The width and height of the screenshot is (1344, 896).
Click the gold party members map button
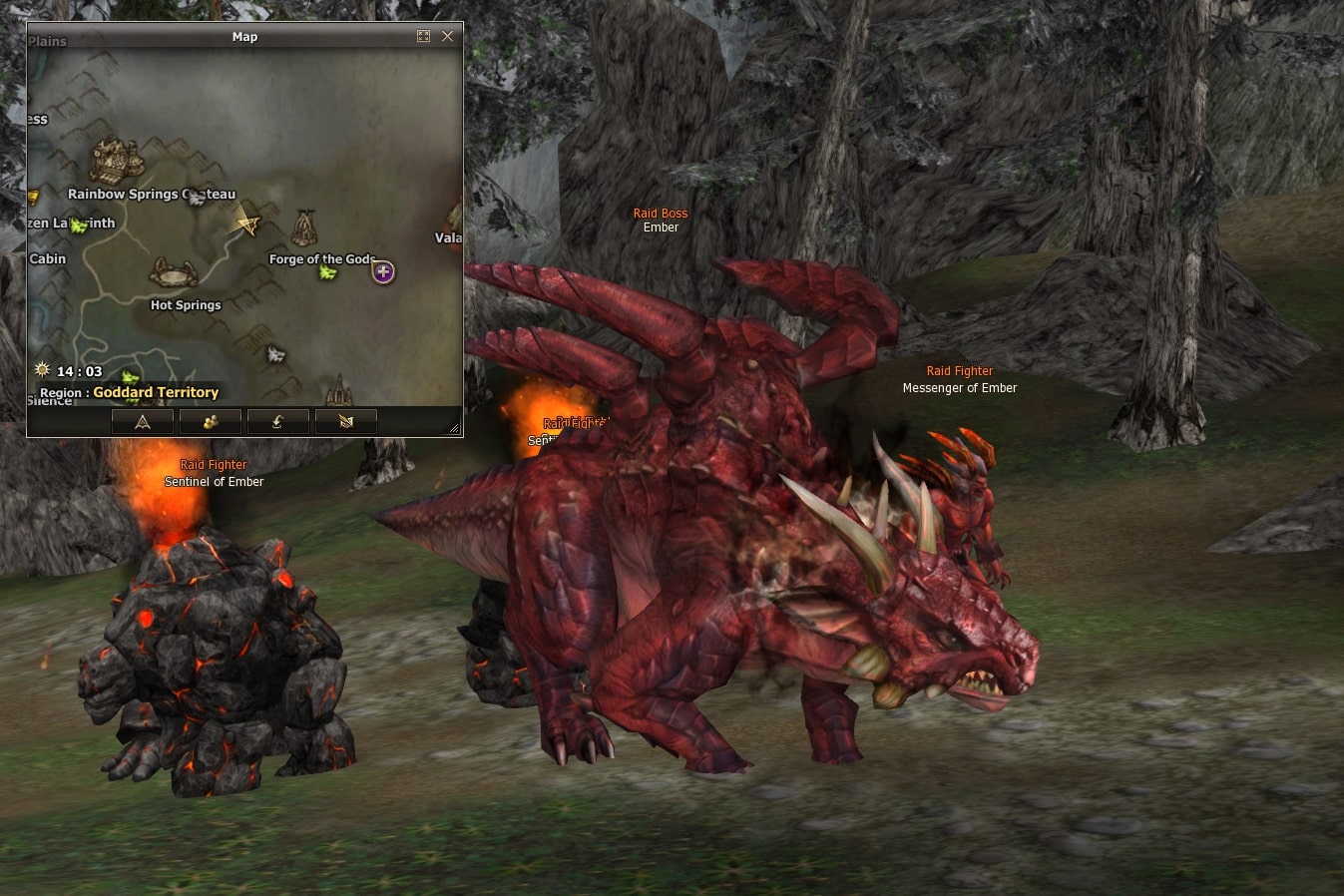click(210, 422)
